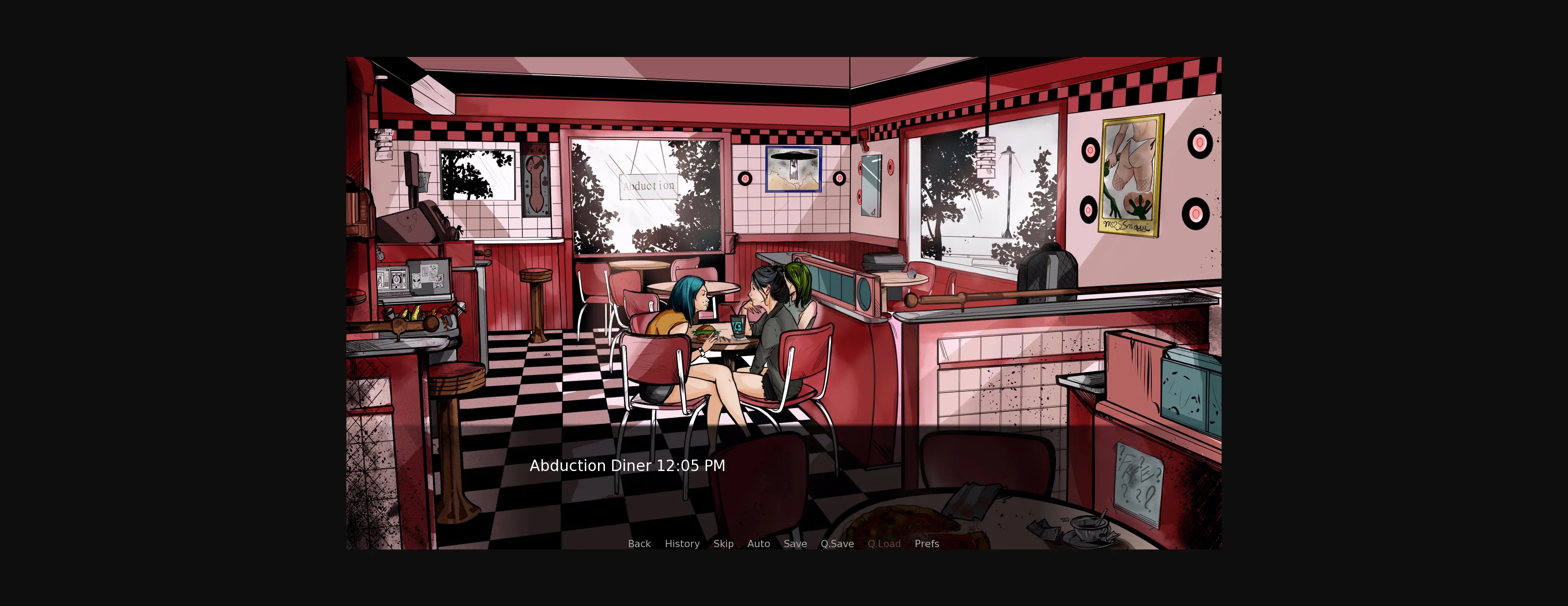Image resolution: width=1568 pixels, height=606 pixels.
Task: Open the Save screen
Action: pos(795,544)
